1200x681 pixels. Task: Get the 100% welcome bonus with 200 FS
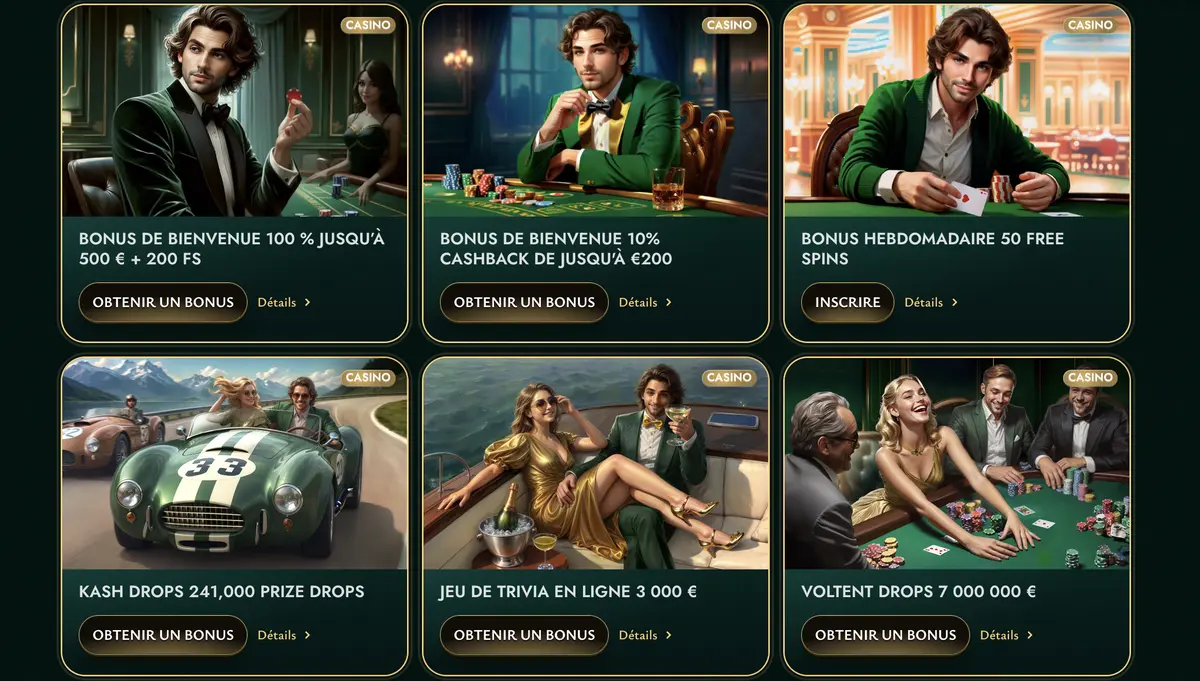coord(163,302)
